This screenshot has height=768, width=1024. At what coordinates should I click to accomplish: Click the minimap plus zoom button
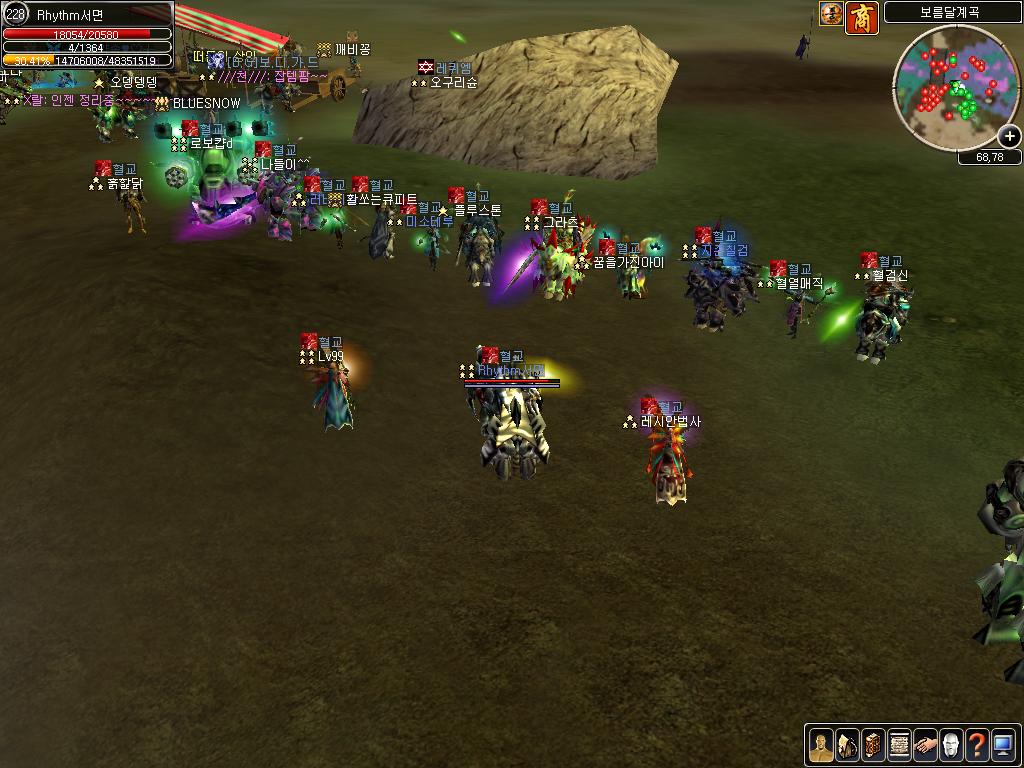(x=1010, y=137)
